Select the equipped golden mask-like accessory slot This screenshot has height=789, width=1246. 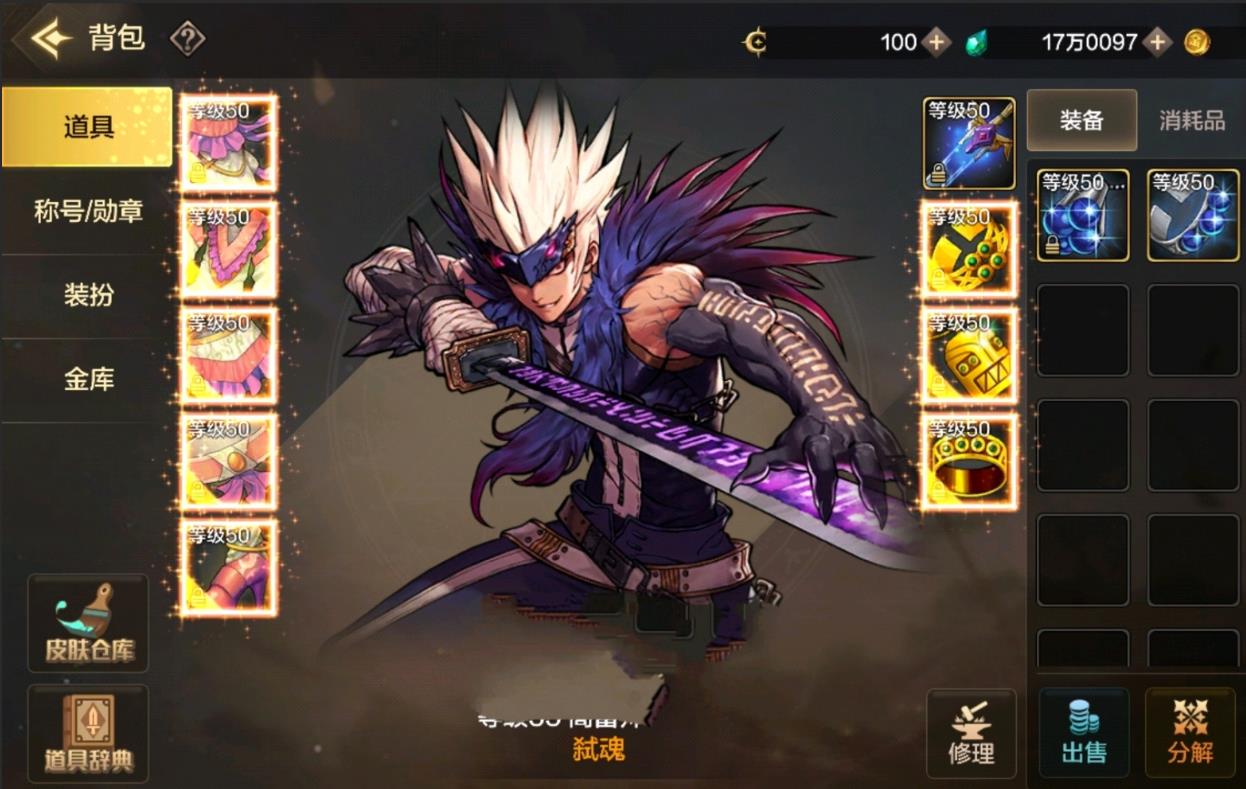[x=968, y=356]
